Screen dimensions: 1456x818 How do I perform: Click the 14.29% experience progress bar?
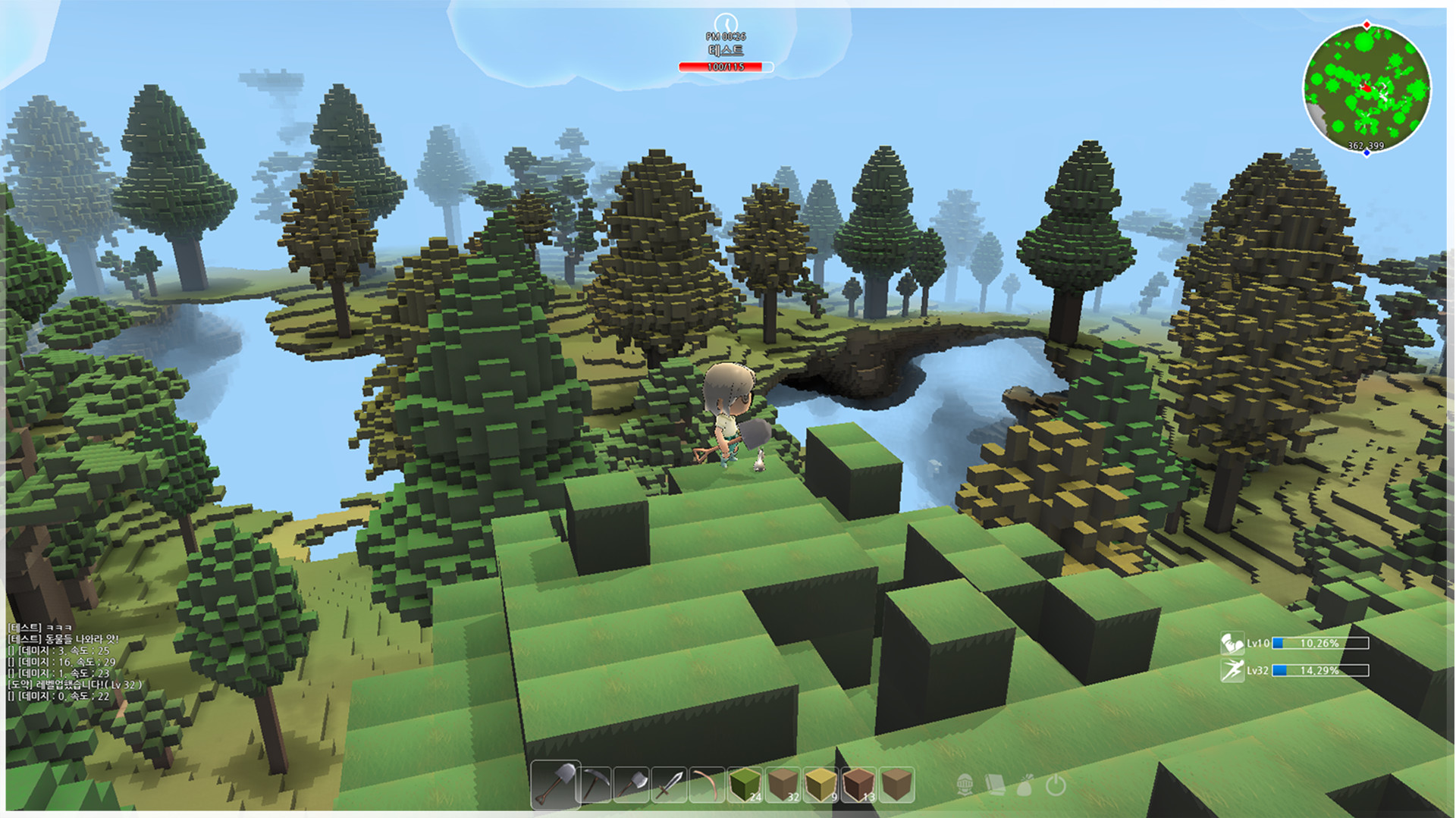click(1321, 670)
